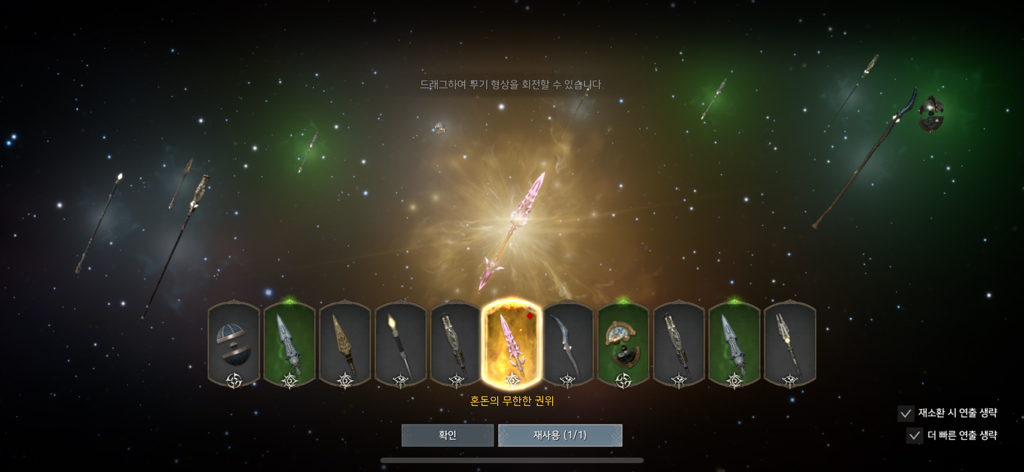Click the 재사용 (1/1) reuse button
Screen dimensions: 1024x472
click(560, 435)
